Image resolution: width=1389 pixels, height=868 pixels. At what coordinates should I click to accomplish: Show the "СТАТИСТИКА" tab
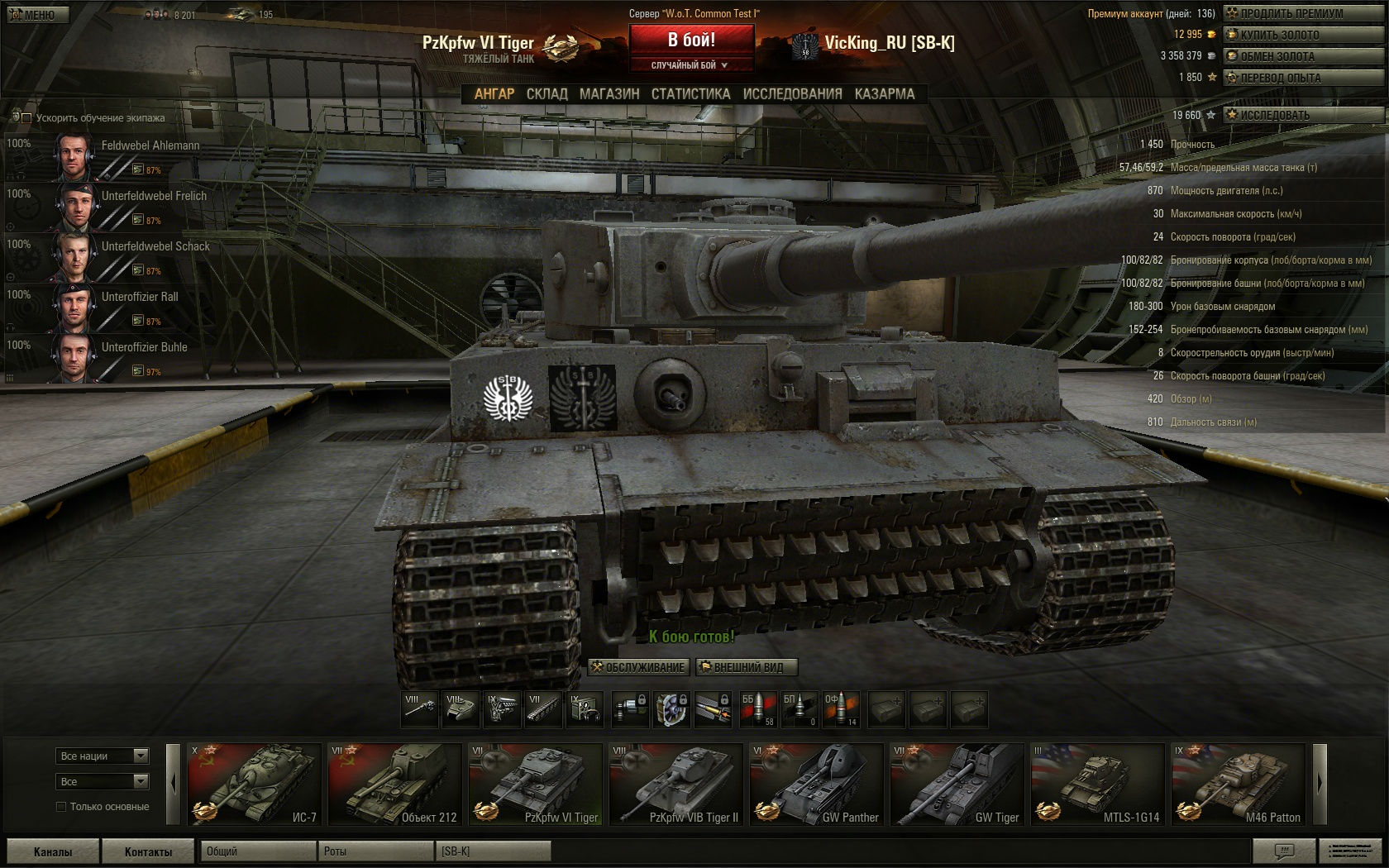pyautogui.click(x=690, y=94)
